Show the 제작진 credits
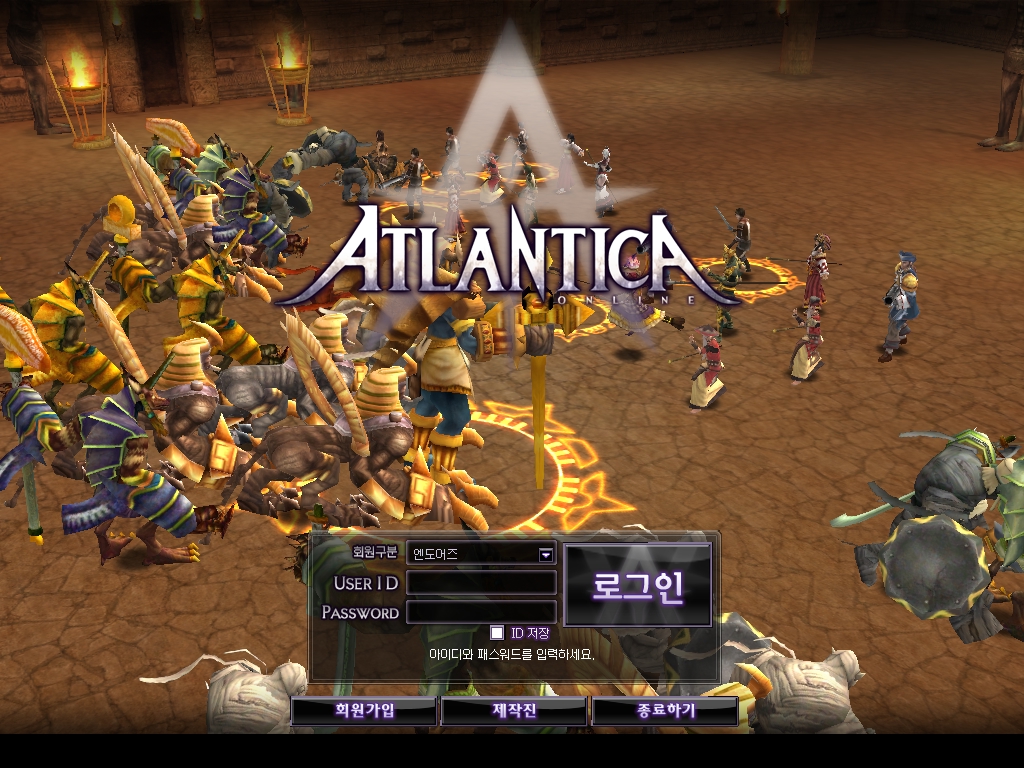 tap(514, 711)
